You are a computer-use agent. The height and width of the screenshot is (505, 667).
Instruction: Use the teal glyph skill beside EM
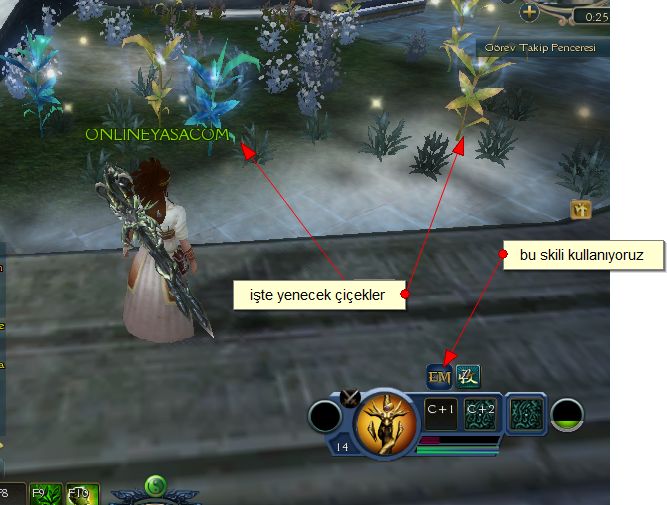click(467, 377)
